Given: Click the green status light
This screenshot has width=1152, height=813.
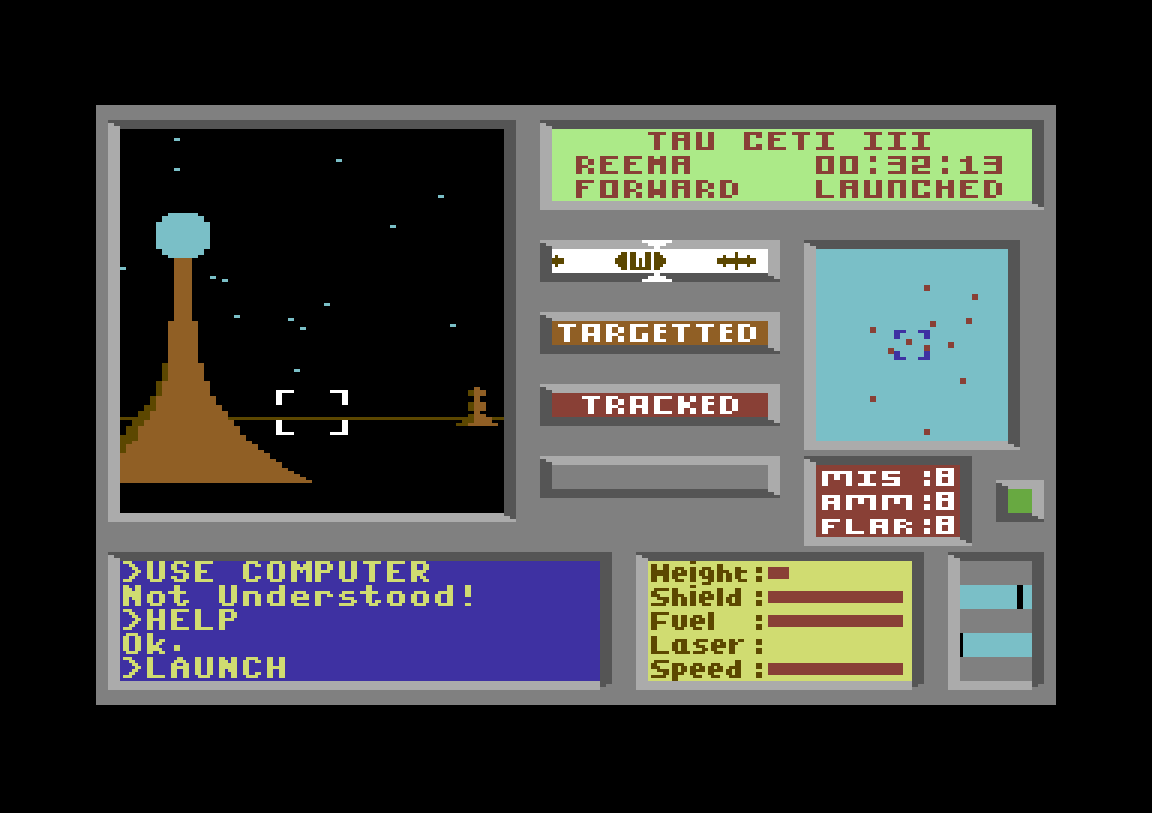Looking at the screenshot, I should [x=1019, y=501].
